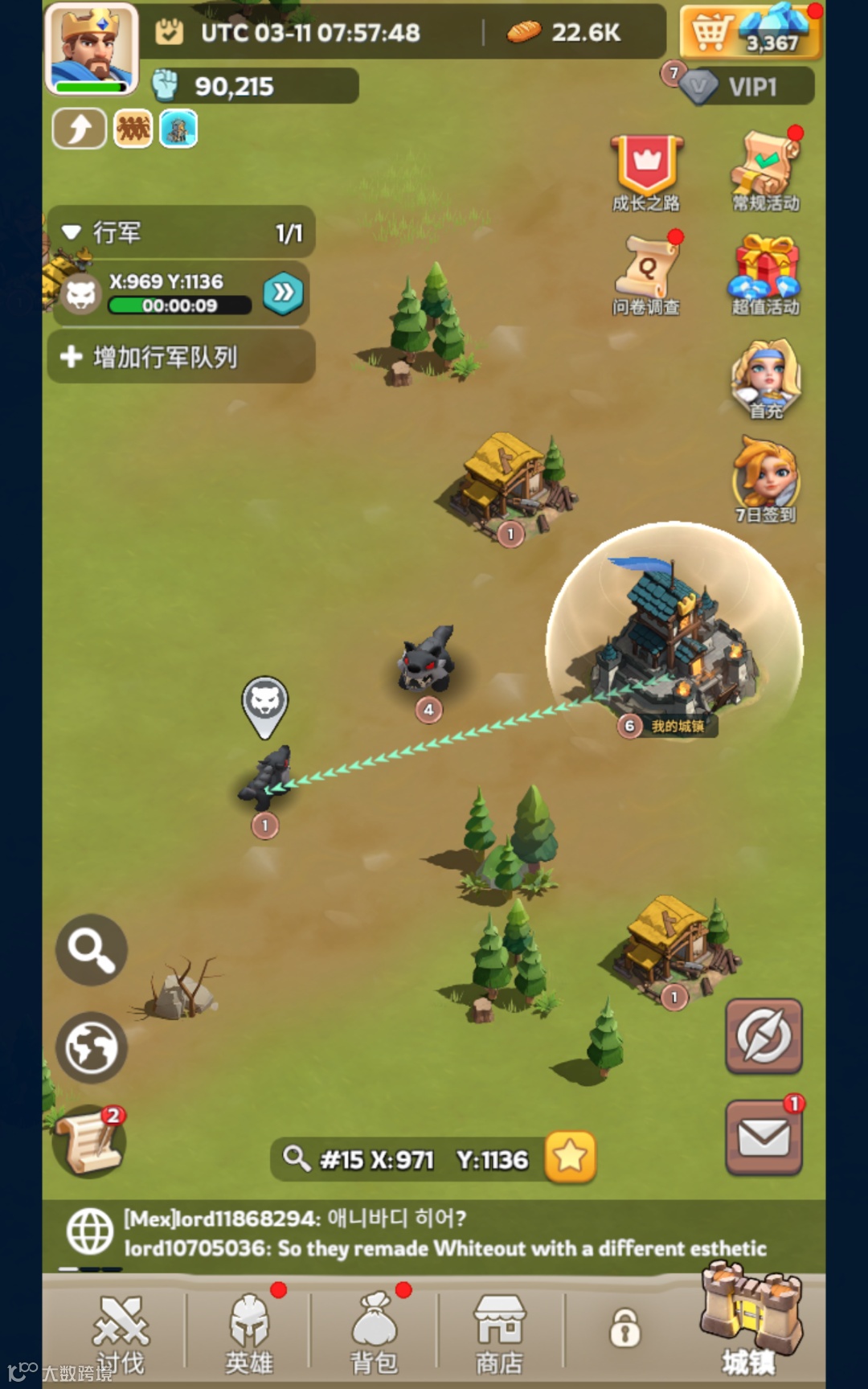Screen dimensions: 868x1389
Task: Open the quest scroll with badge
Action: 89,1141
